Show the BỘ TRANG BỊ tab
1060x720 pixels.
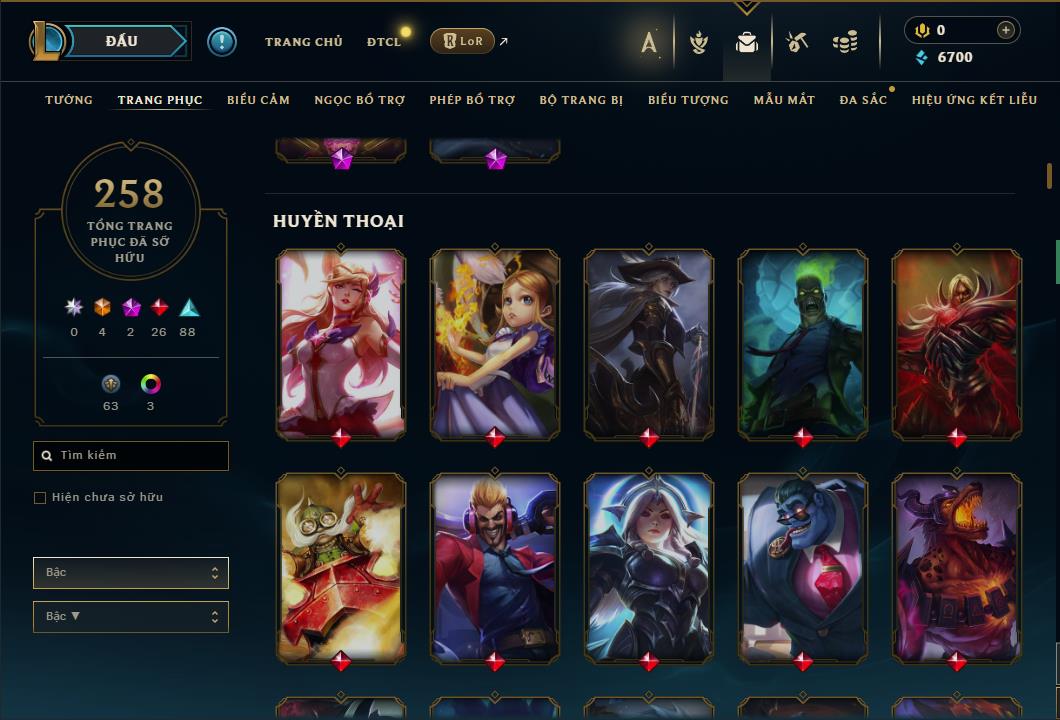coord(581,100)
